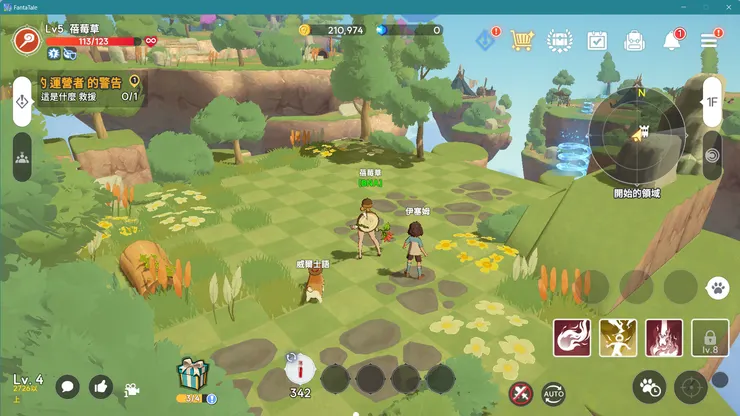Open the hamburger main menu
The image size is (740, 416).
709,40
